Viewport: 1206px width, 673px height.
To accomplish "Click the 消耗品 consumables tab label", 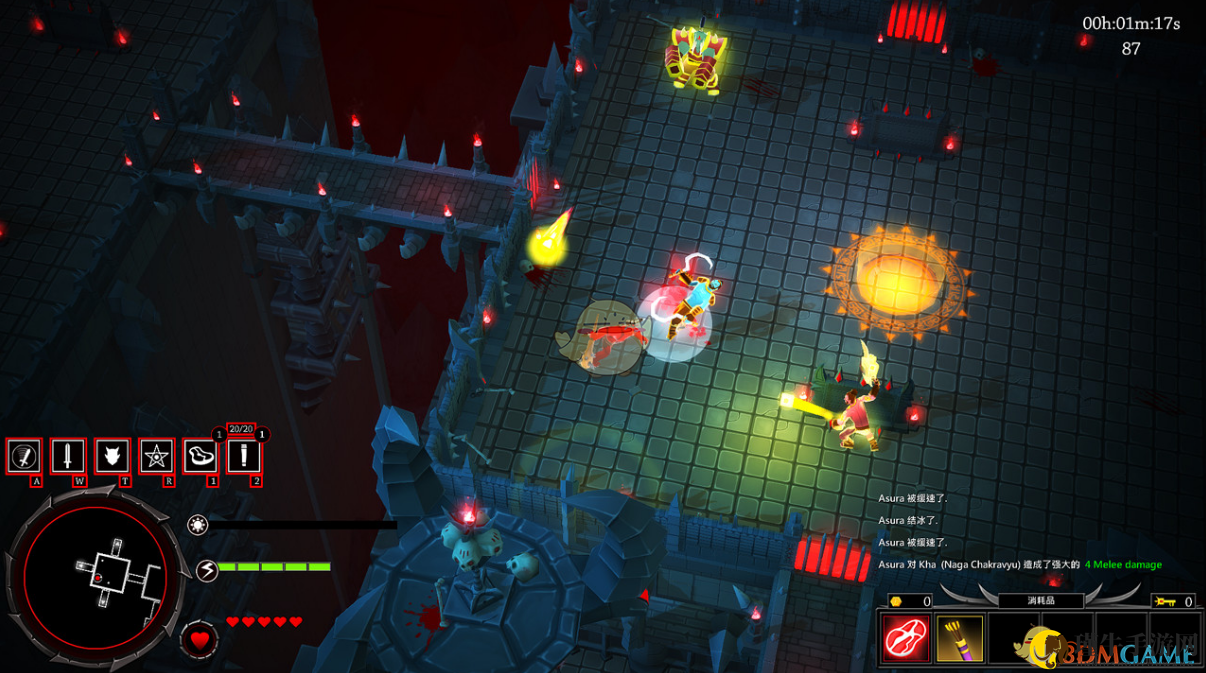I will pos(1040,601).
